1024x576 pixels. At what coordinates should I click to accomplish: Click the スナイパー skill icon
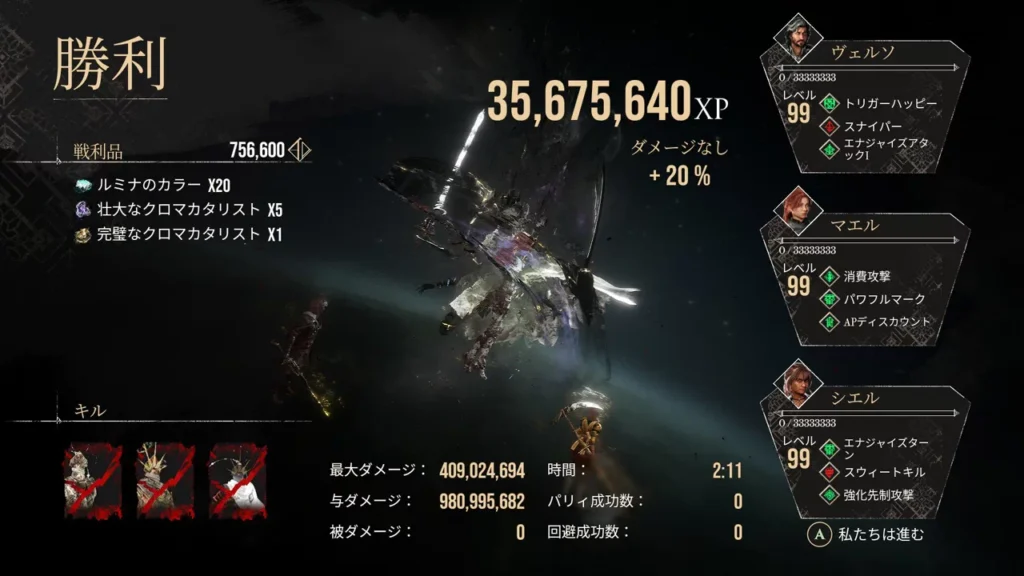point(827,126)
